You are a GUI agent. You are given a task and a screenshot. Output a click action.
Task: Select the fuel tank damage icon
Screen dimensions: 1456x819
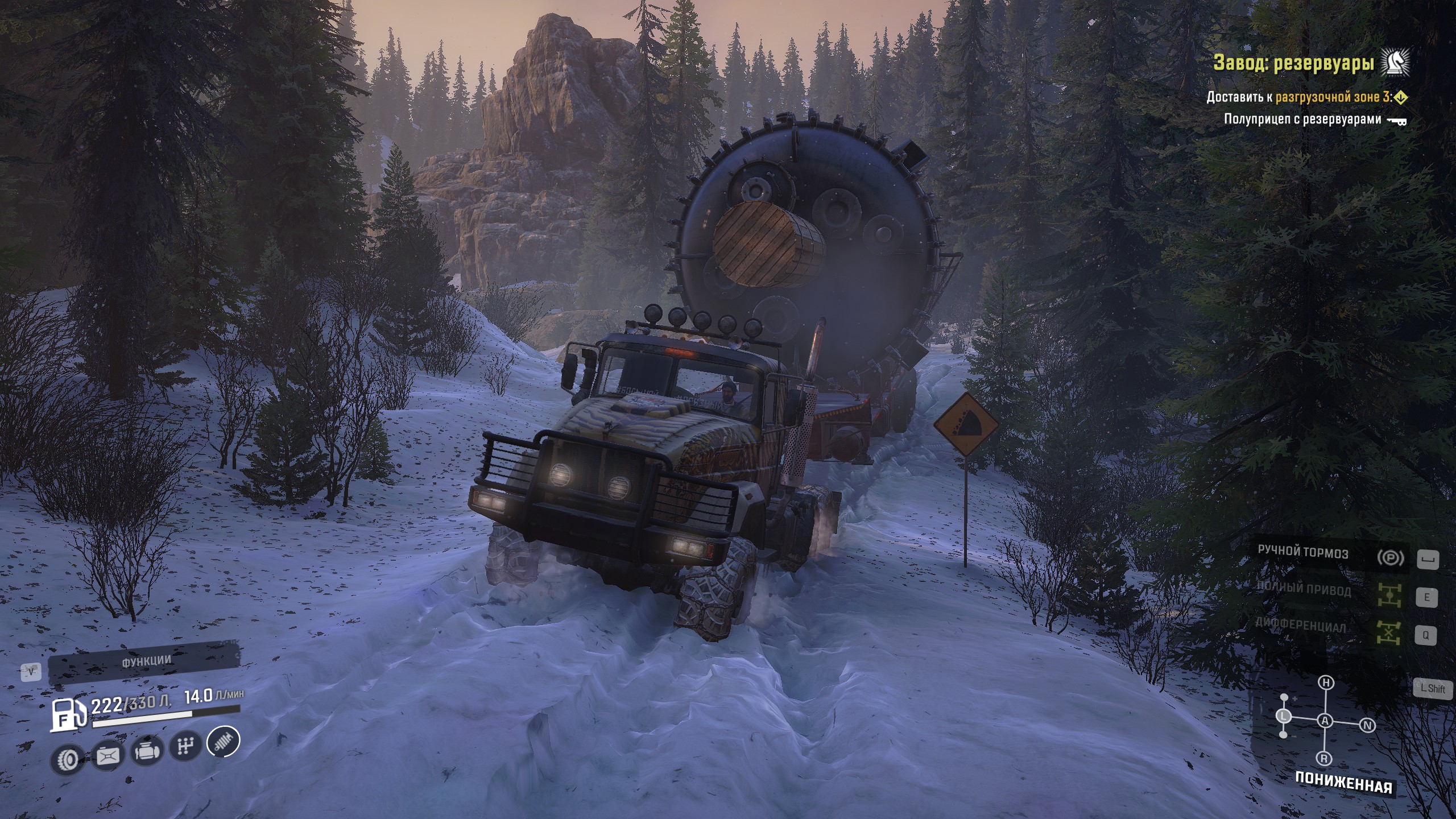[107, 756]
